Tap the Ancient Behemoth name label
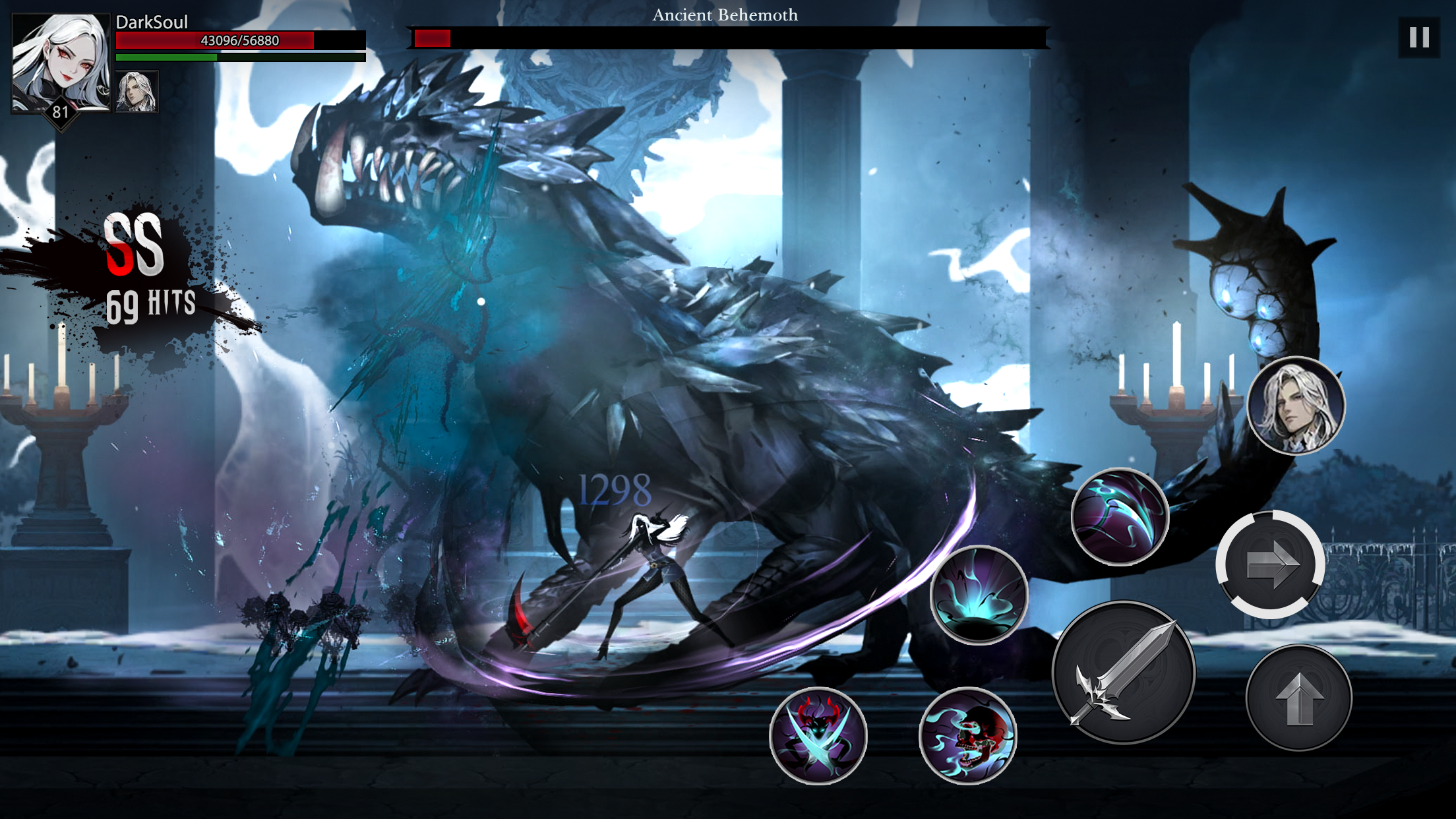This screenshot has width=1456, height=819. coord(725,15)
